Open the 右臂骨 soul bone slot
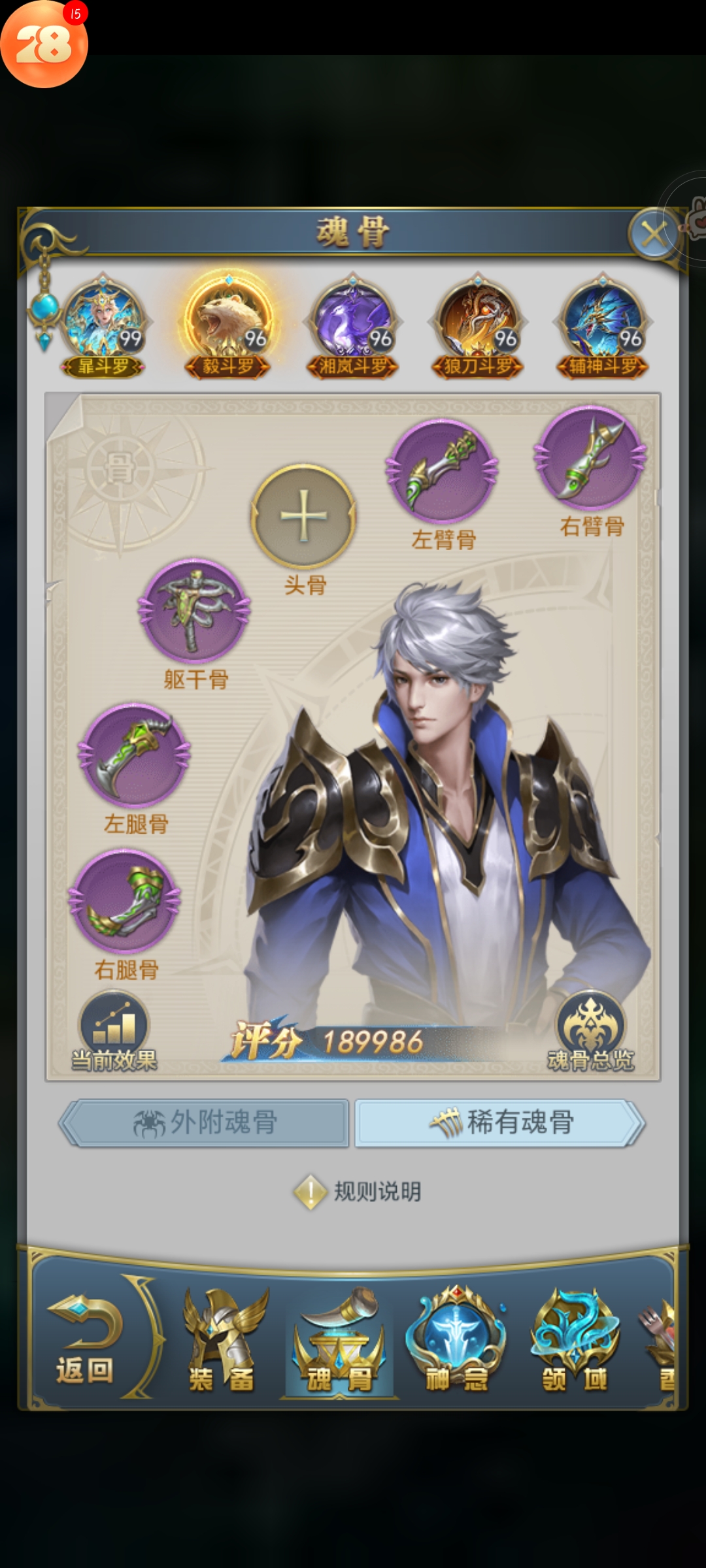The image size is (706, 1568). [x=591, y=457]
